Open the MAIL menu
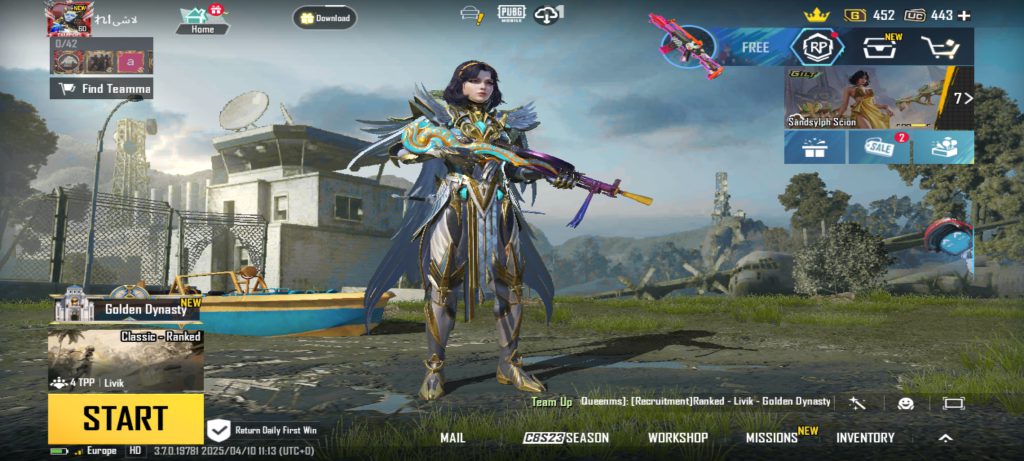This screenshot has height=461, width=1024. coord(453,437)
